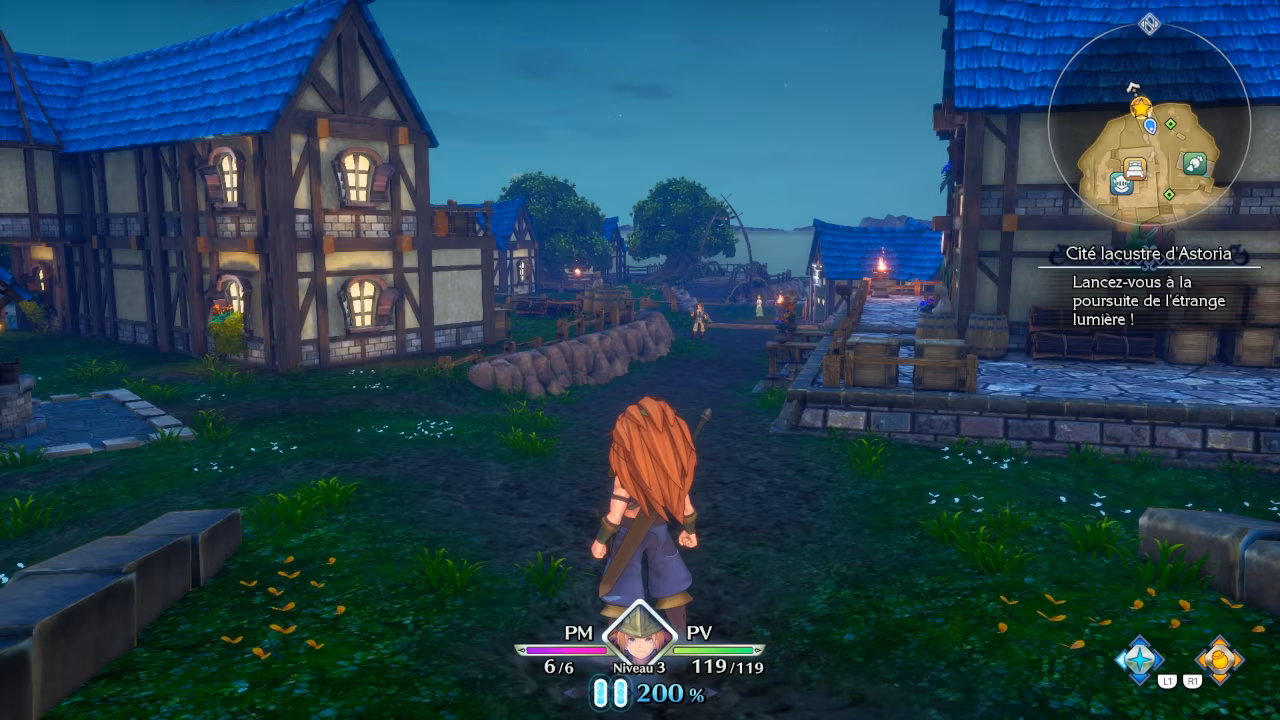1280x720 pixels.
Task: Click the north compass marker above the minimap
Action: [1149, 24]
